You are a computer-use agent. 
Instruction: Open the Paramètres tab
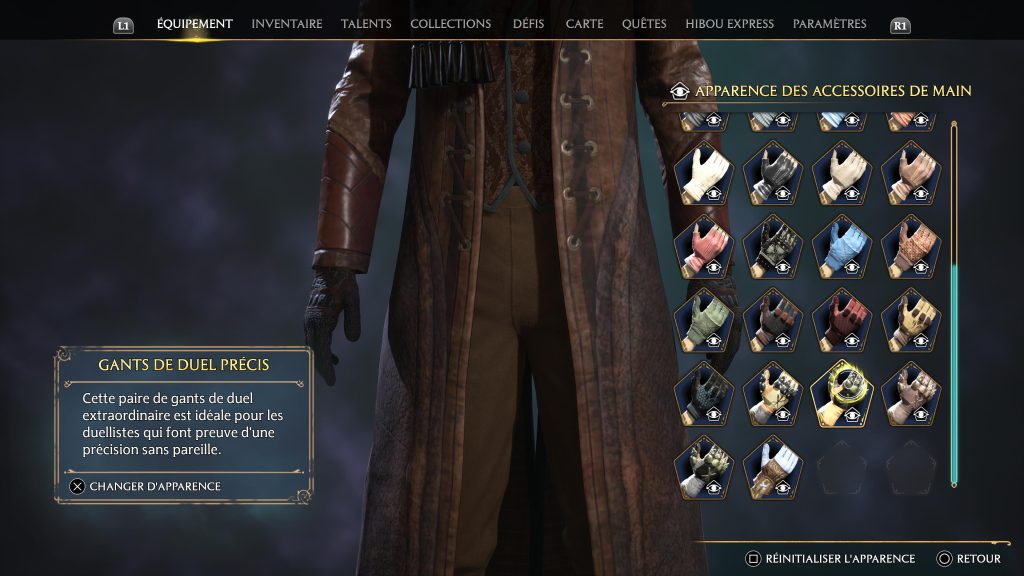click(829, 24)
